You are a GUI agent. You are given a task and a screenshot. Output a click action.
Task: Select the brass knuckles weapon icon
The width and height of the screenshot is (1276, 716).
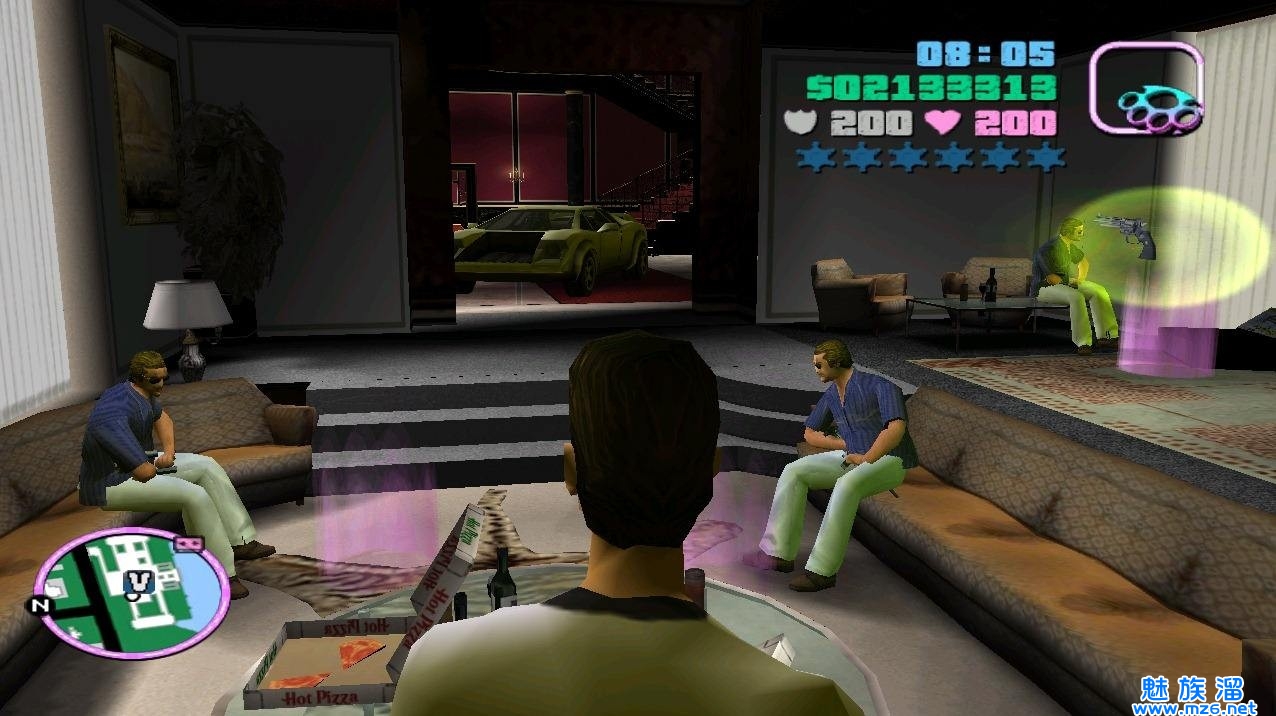point(1146,89)
